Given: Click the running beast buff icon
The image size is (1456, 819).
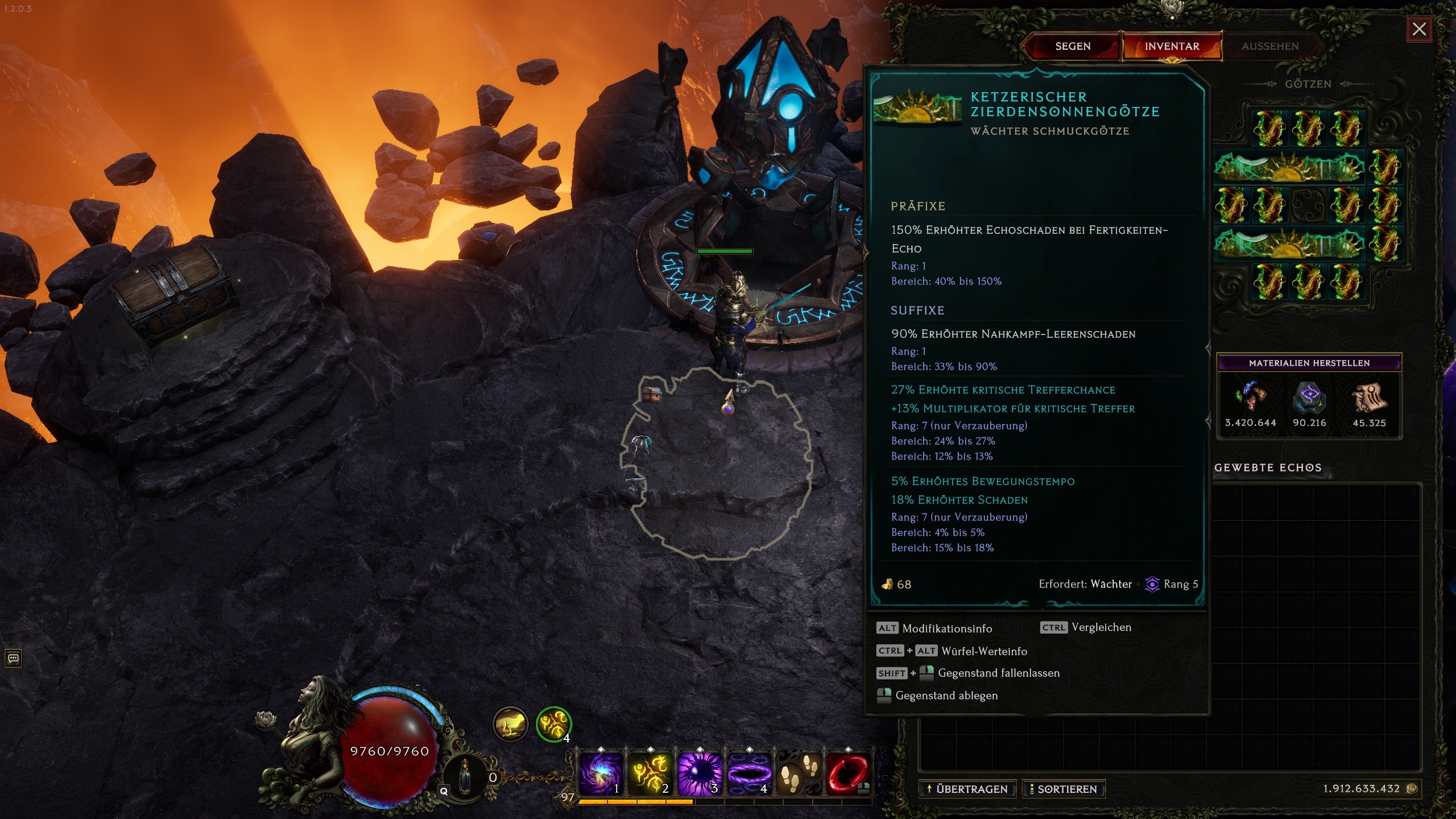Looking at the screenshot, I should 510,724.
